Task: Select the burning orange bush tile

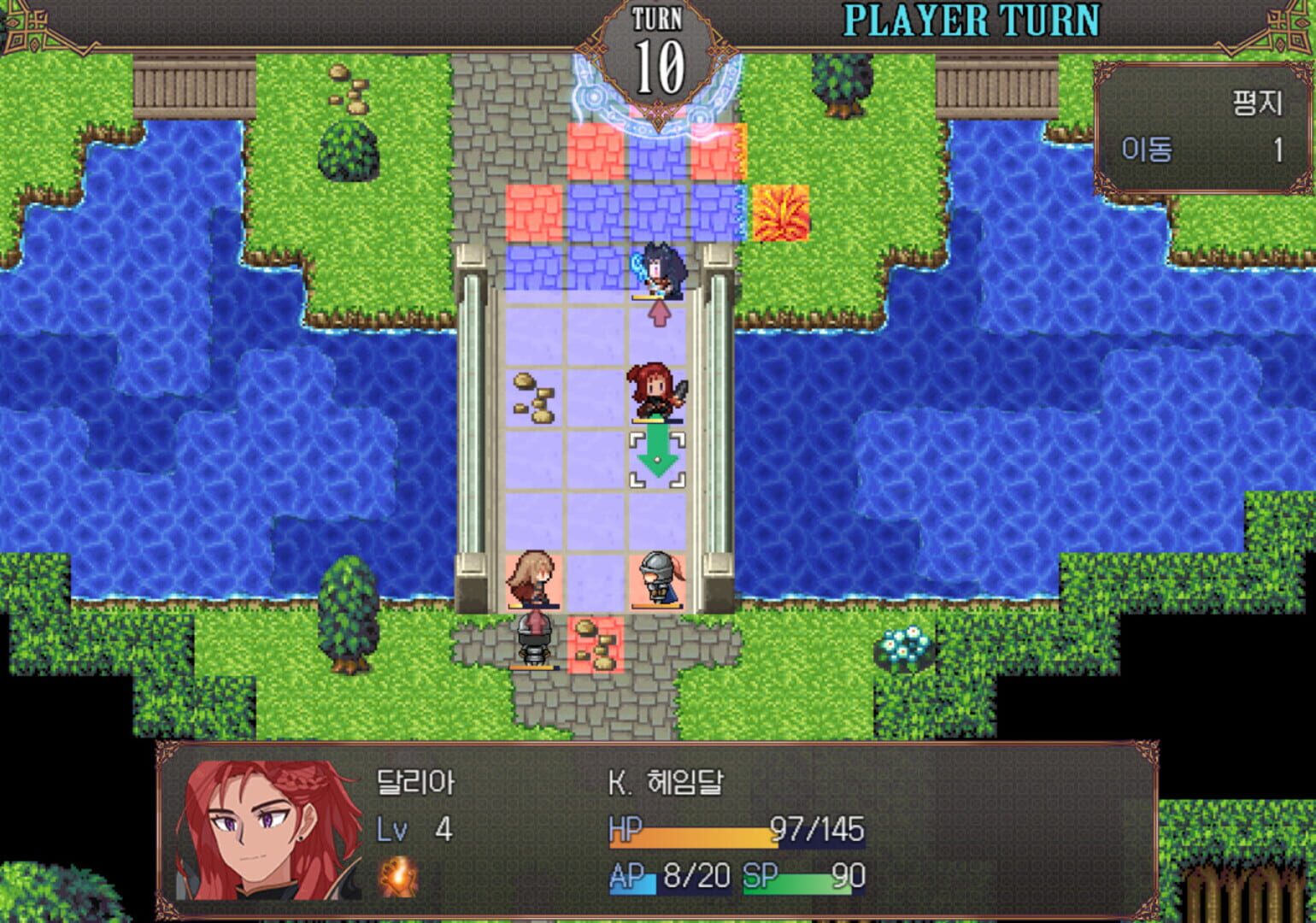Action: click(782, 211)
